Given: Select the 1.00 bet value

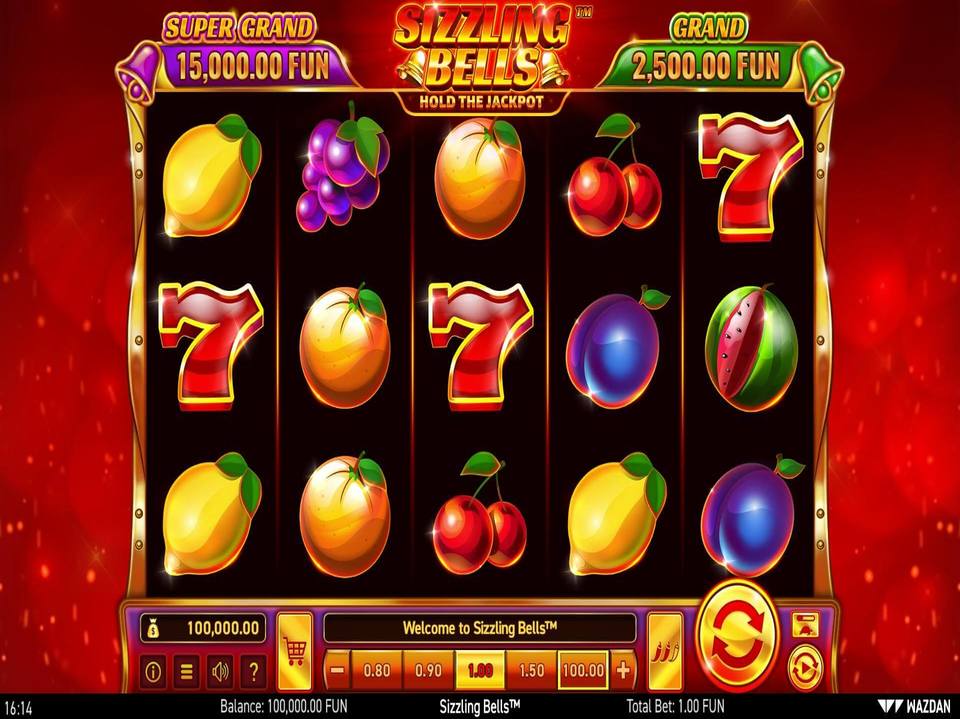Looking at the screenshot, I should tap(480, 670).
